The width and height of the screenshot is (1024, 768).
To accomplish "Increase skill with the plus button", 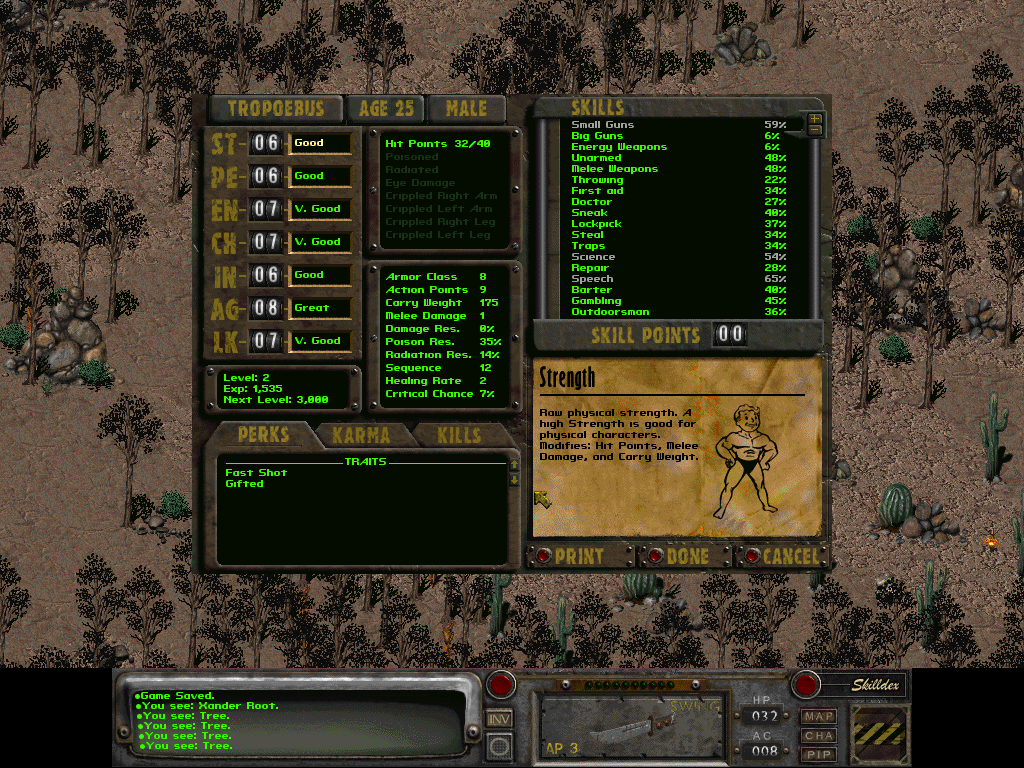I will coord(815,119).
